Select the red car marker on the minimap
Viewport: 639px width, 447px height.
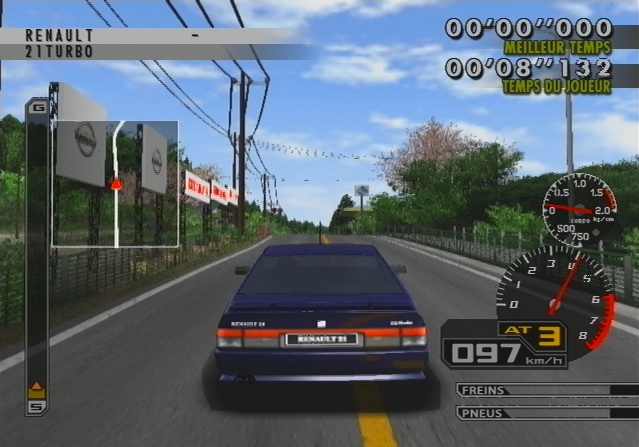pyautogui.click(x=116, y=184)
